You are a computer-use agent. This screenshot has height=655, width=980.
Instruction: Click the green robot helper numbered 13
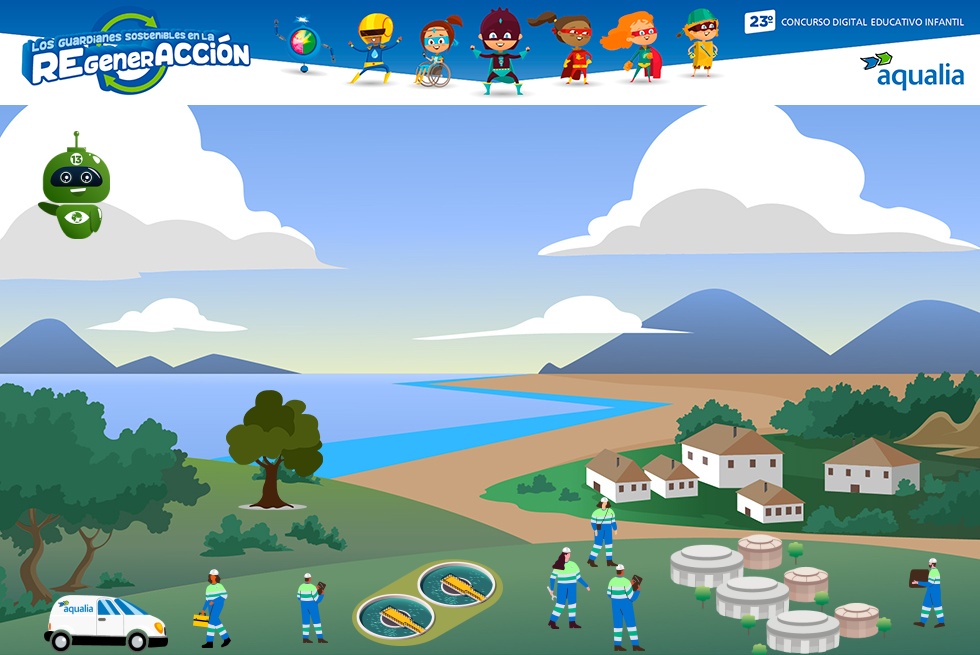coord(75,188)
